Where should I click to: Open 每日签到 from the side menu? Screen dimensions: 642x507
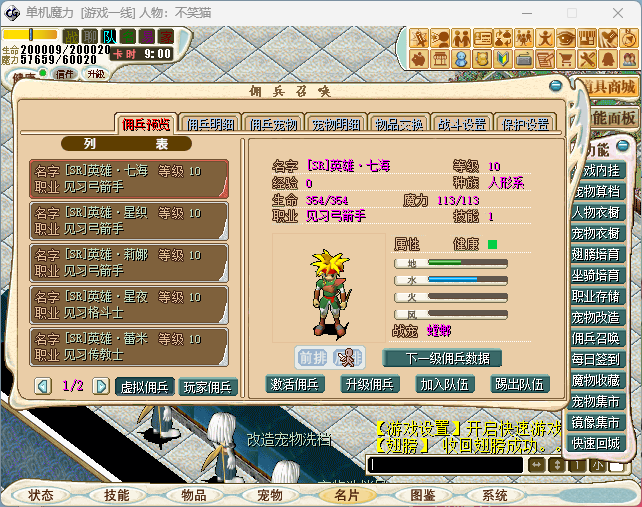pyautogui.click(x=596, y=359)
